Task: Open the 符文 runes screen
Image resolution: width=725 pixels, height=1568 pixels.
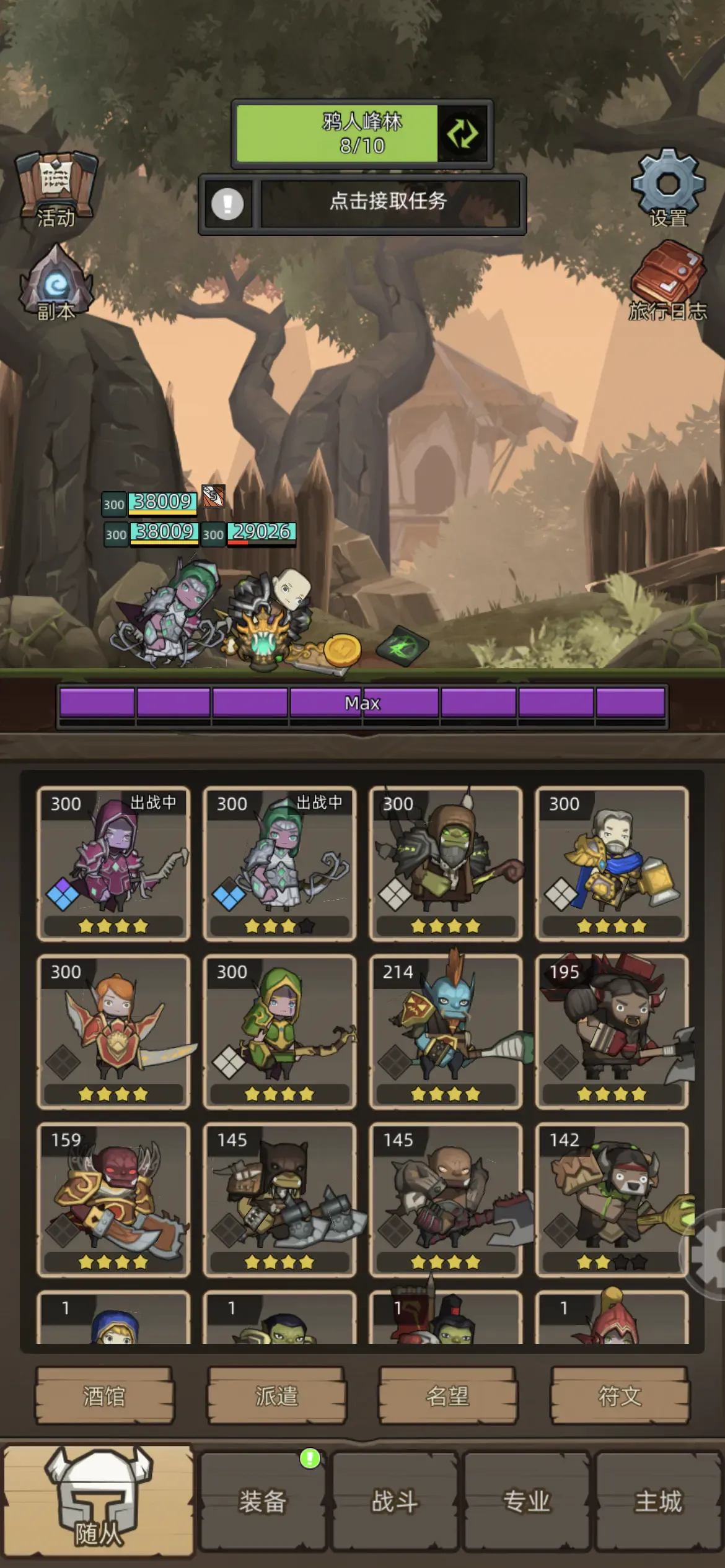Action: coord(620,1396)
